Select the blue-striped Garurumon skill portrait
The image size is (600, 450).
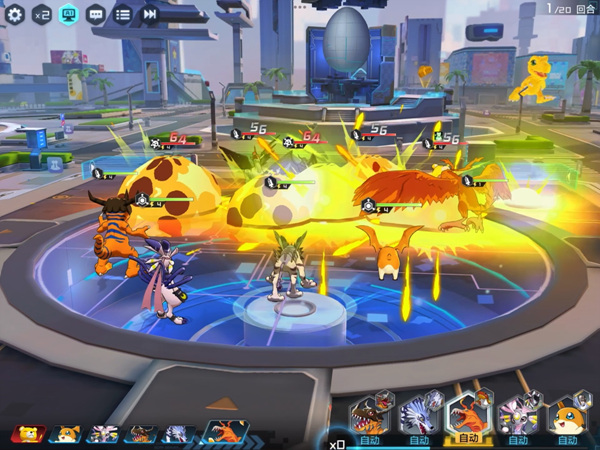[x=418, y=417]
